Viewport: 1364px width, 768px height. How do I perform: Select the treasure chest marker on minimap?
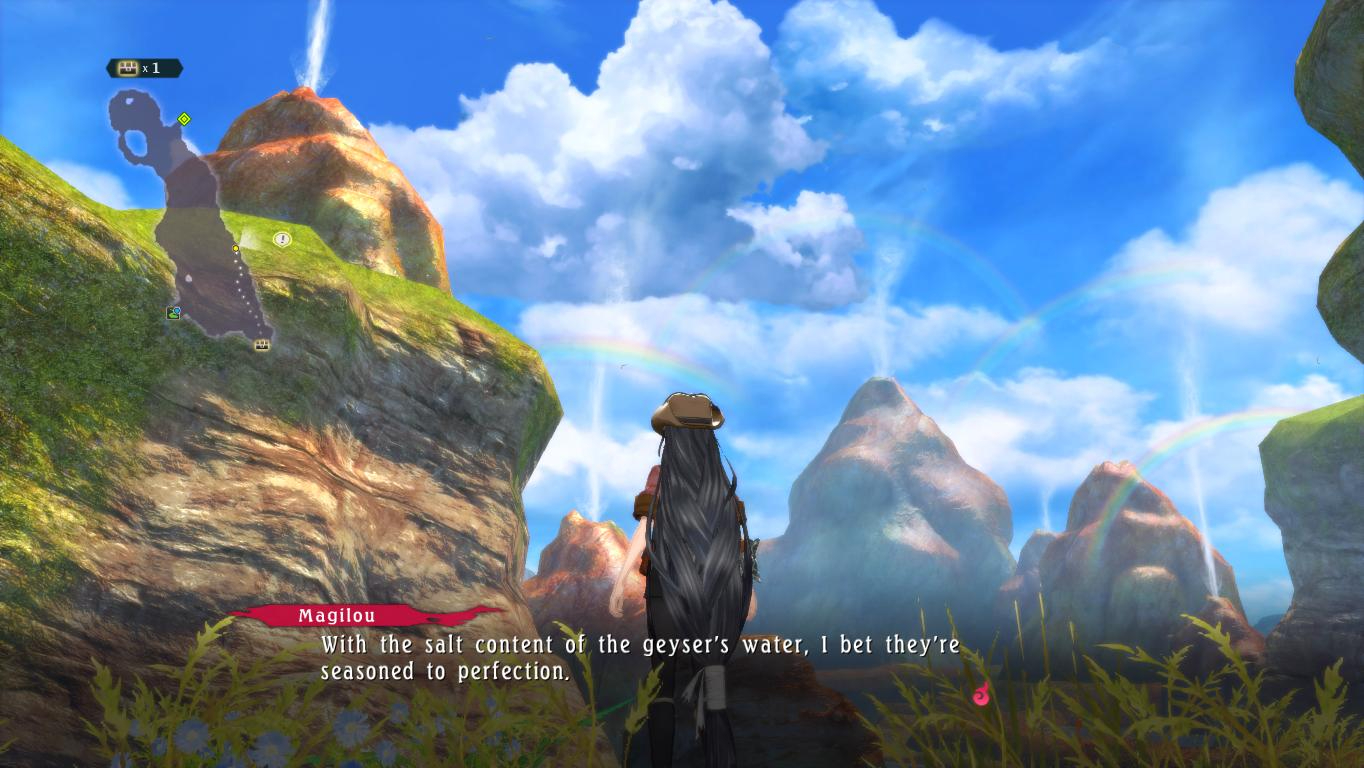pos(262,345)
